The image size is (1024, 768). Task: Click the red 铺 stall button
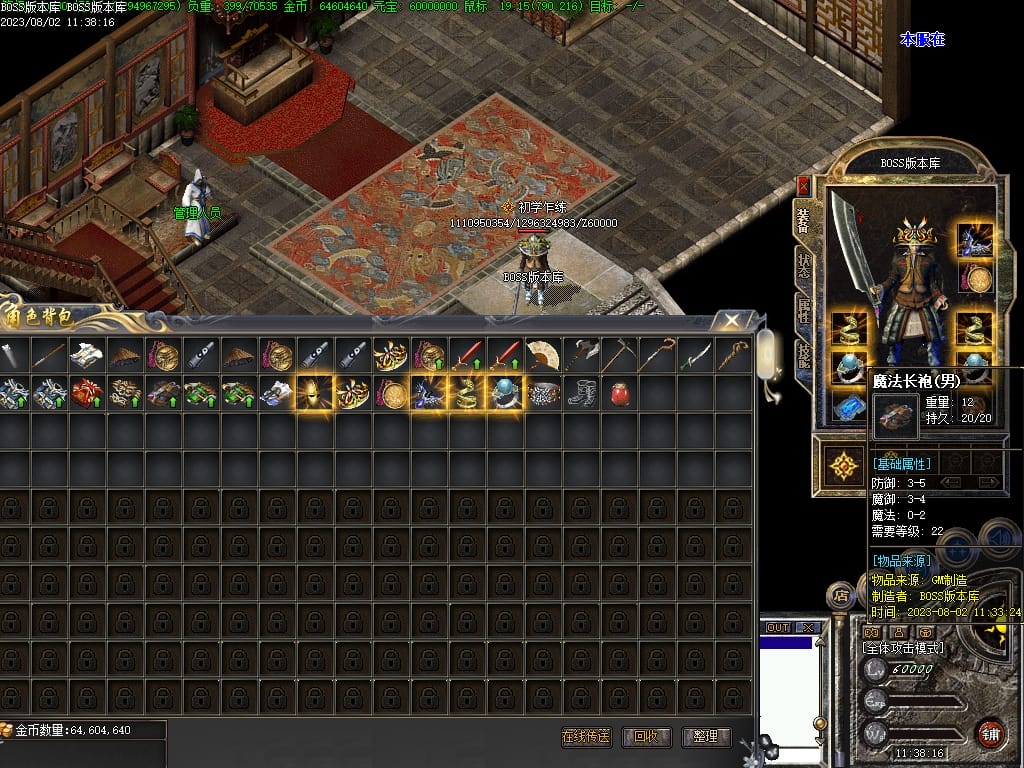(990, 732)
